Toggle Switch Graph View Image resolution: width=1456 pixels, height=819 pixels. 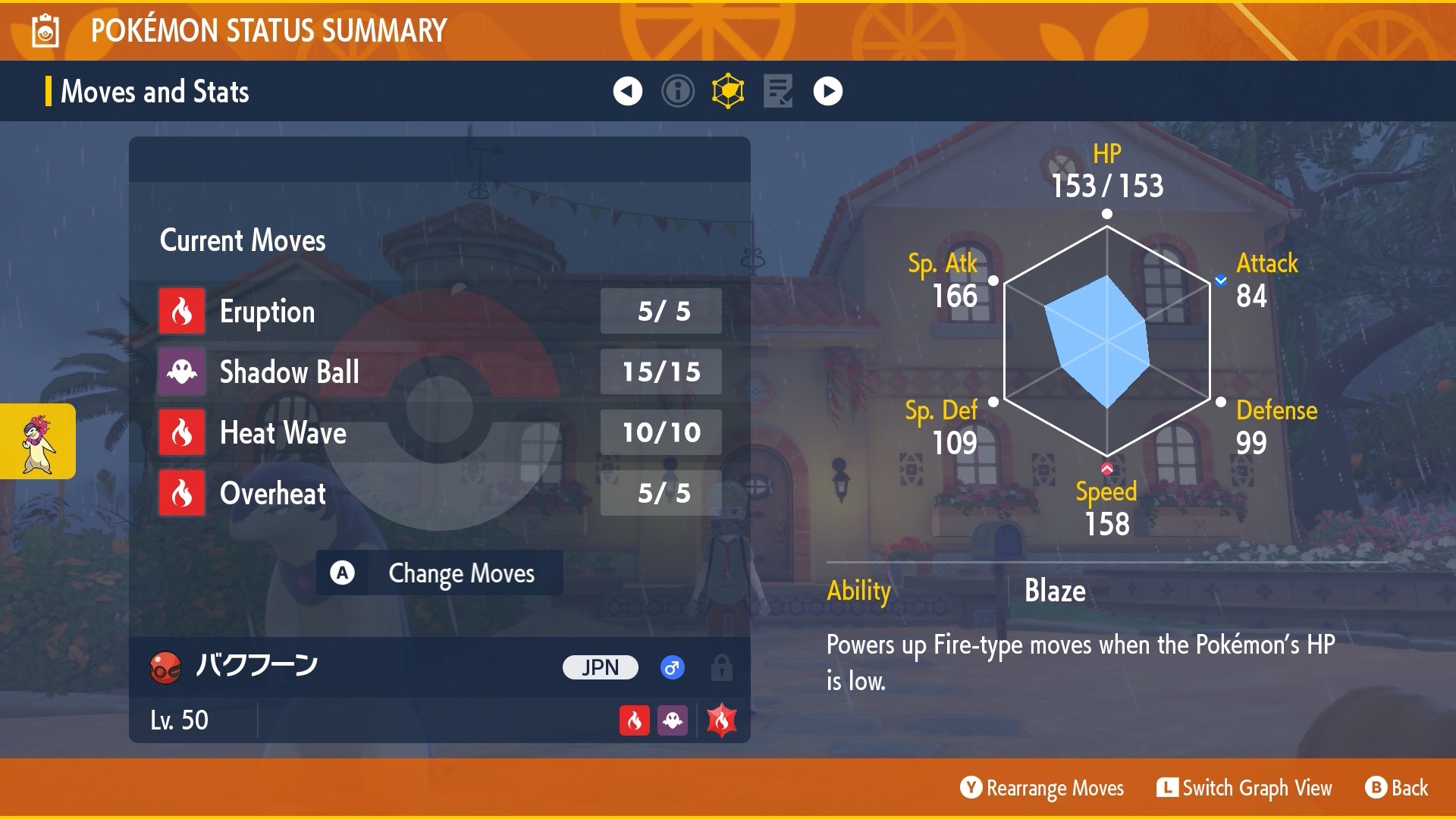click(1244, 788)
